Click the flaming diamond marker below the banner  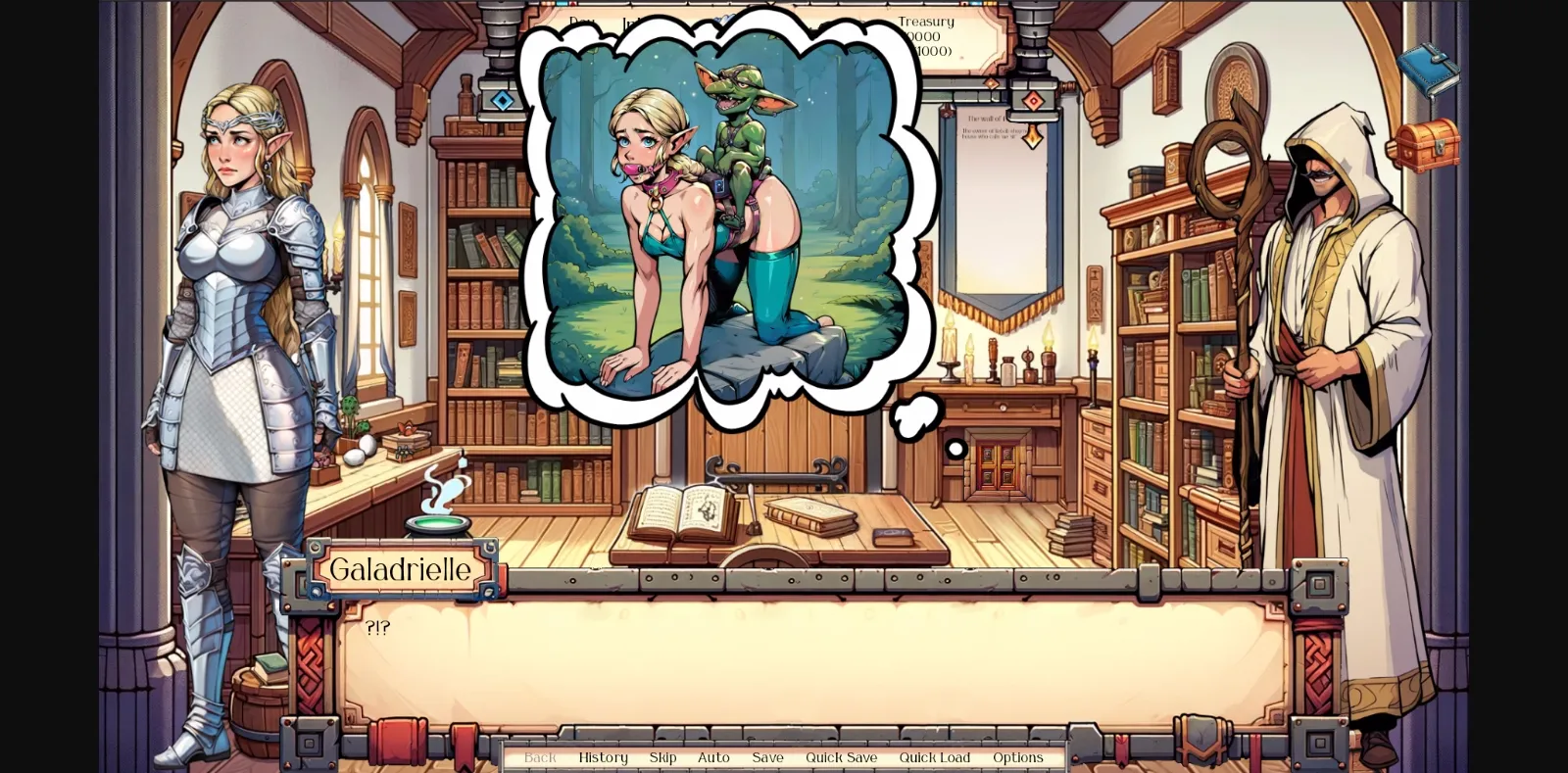(x=1031, y=139)
